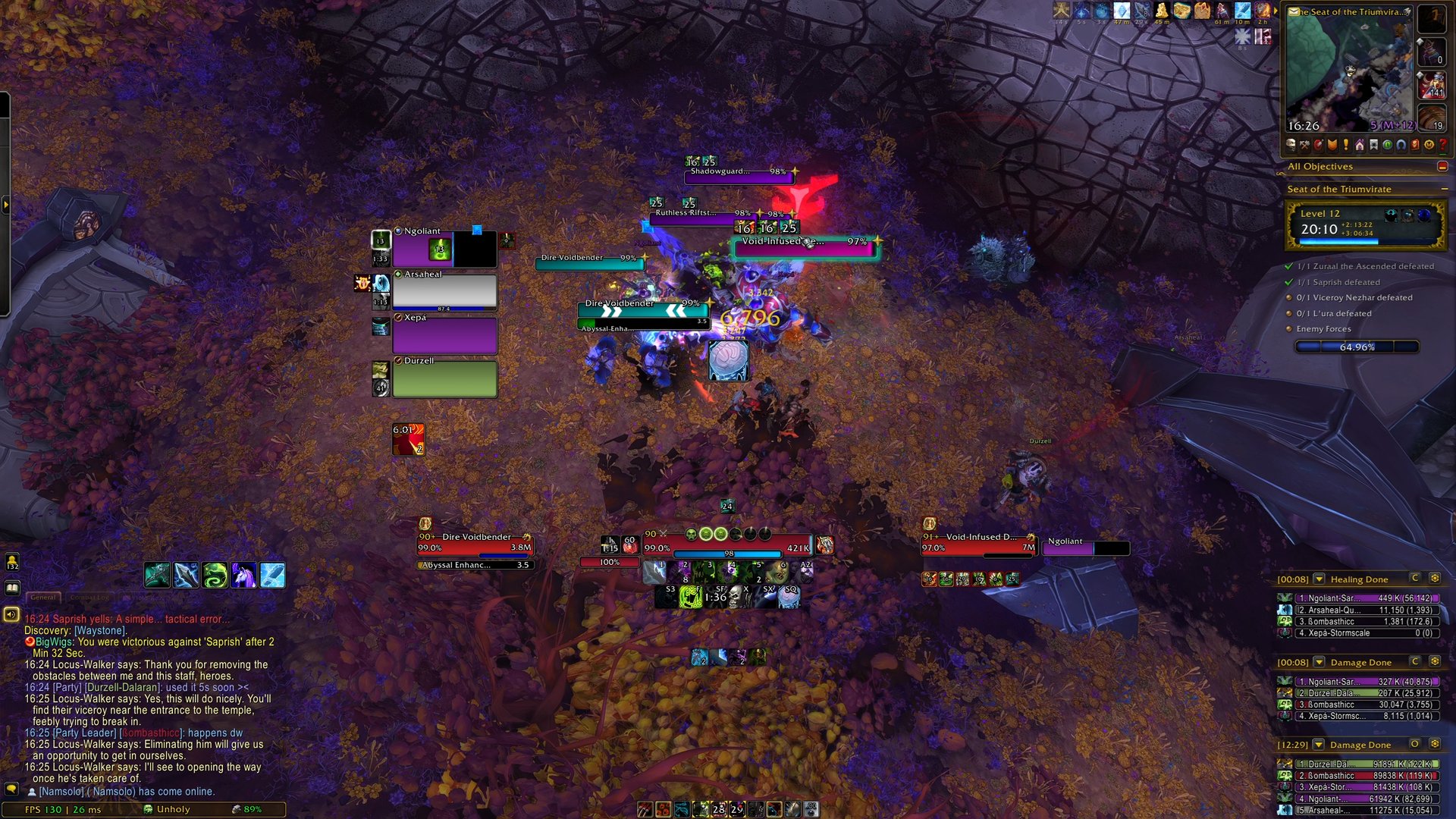The height and width of the screenshot is (819, 1456).
Task: Select the Ngoliant party frame
Action: coord(444,249)
